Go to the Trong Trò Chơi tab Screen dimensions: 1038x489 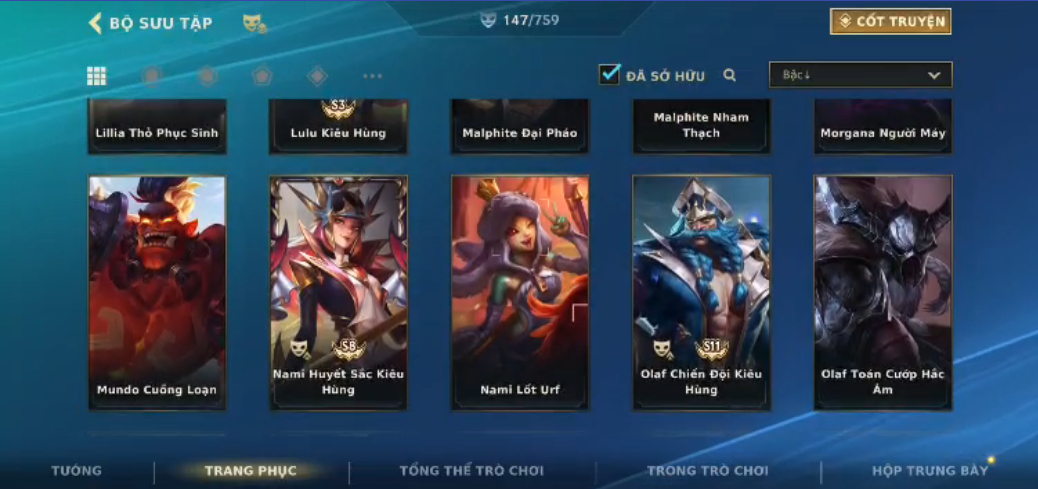coord(708,471)
